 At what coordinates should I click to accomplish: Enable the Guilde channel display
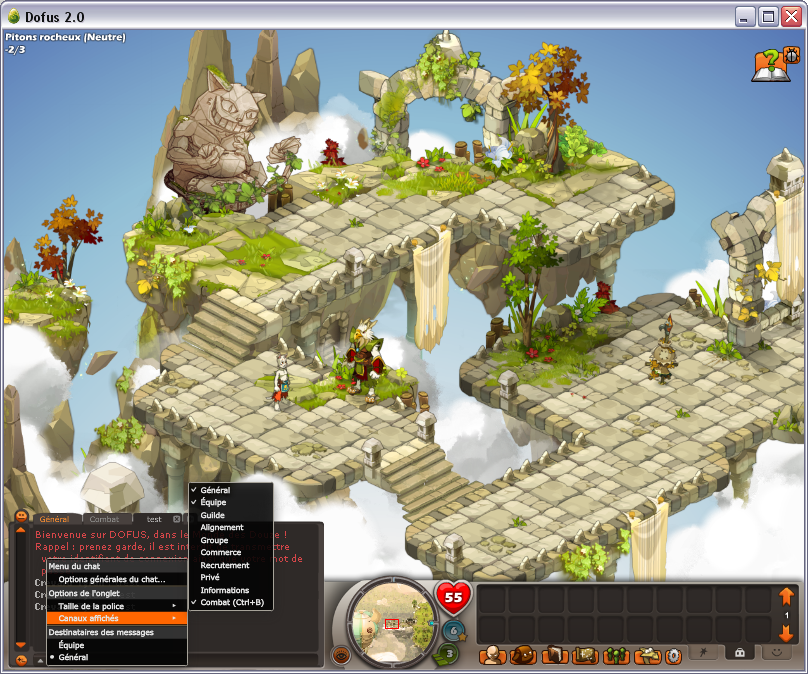tap(213, 515)
